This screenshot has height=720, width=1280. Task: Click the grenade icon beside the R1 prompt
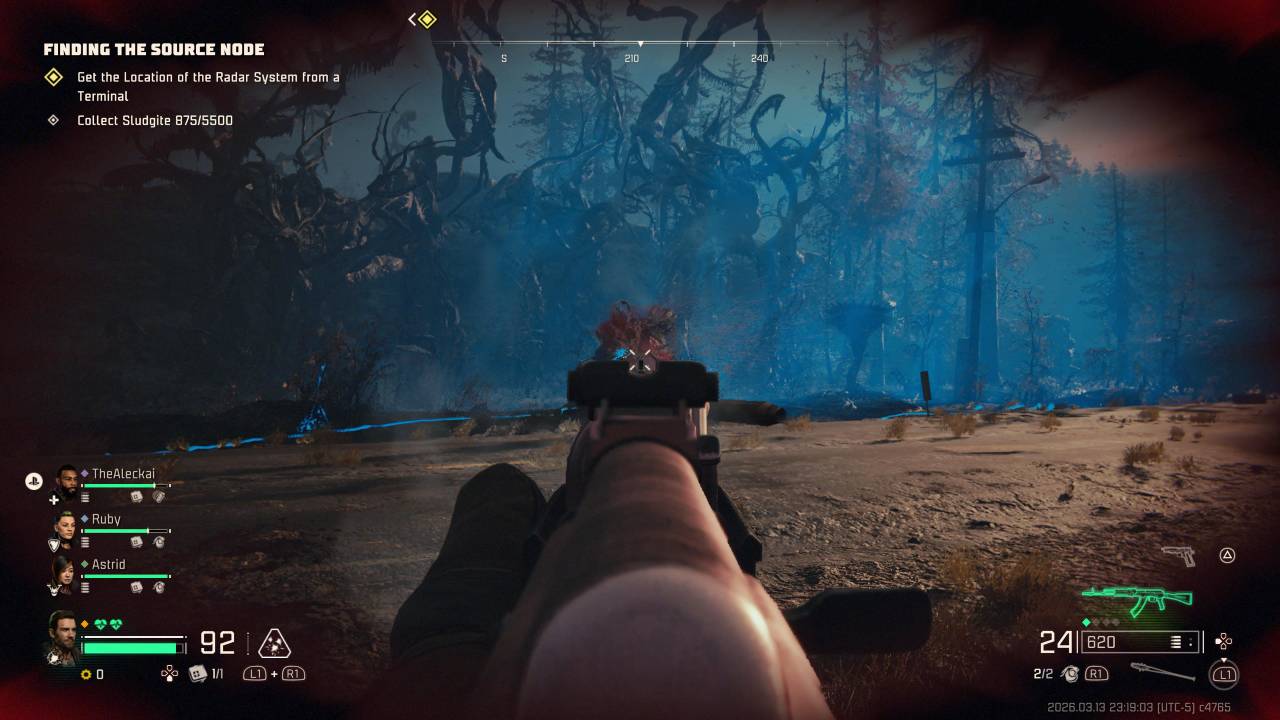click(x=1071, y=674)
